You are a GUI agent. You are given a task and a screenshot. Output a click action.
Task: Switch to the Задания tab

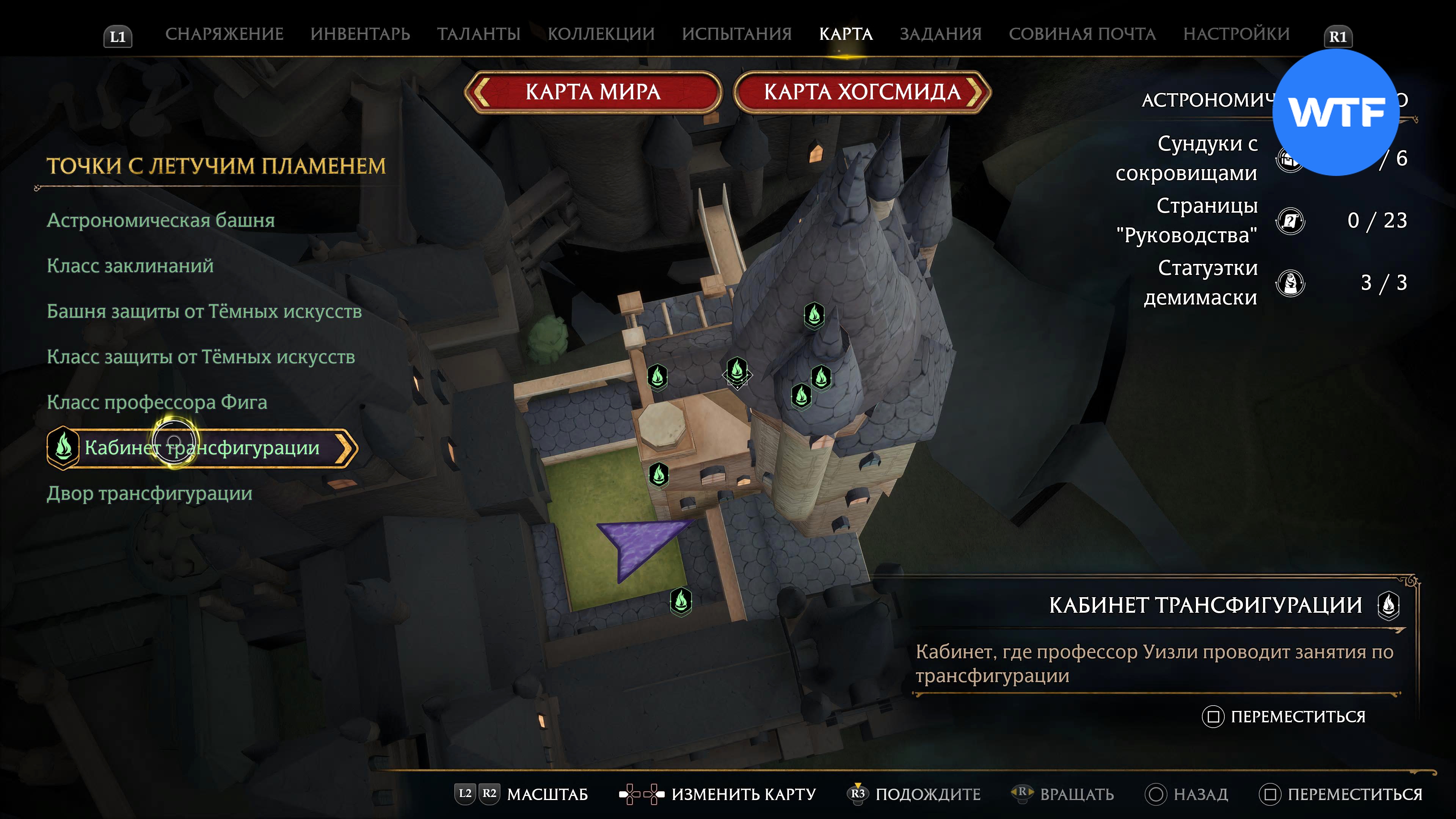coord(940,34)
